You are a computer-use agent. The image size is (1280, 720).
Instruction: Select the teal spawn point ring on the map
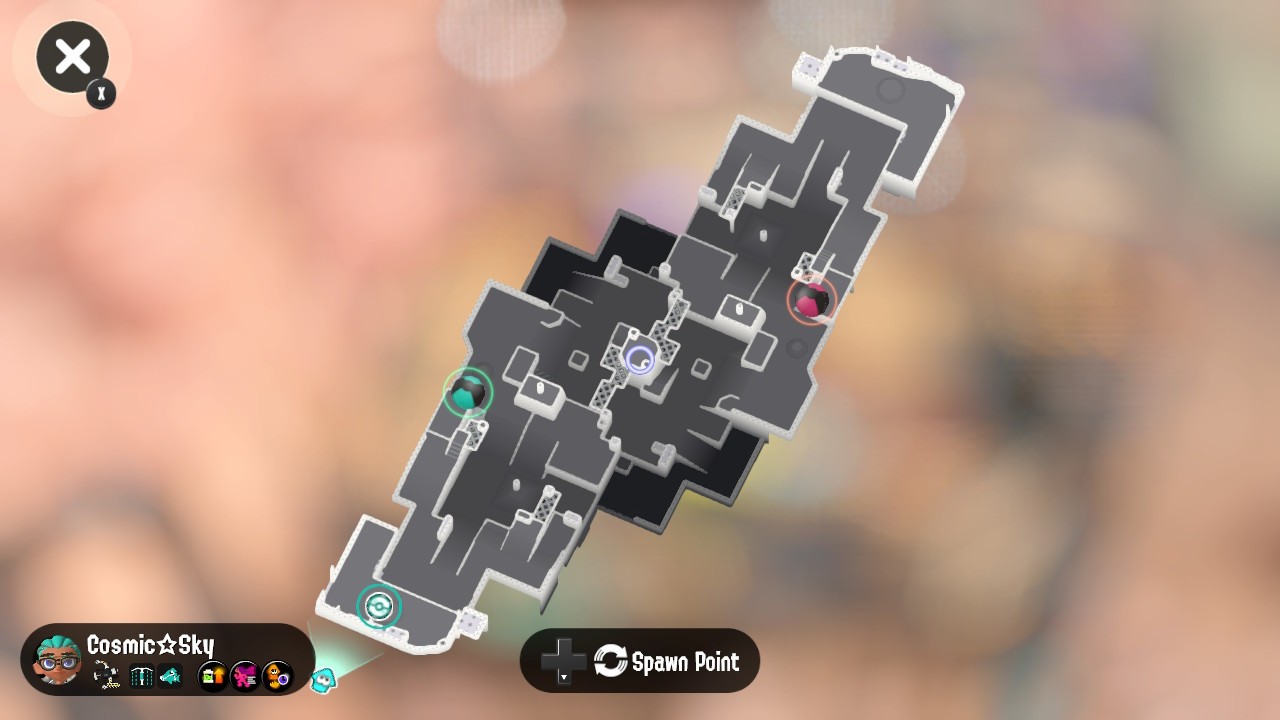(378, 606)
